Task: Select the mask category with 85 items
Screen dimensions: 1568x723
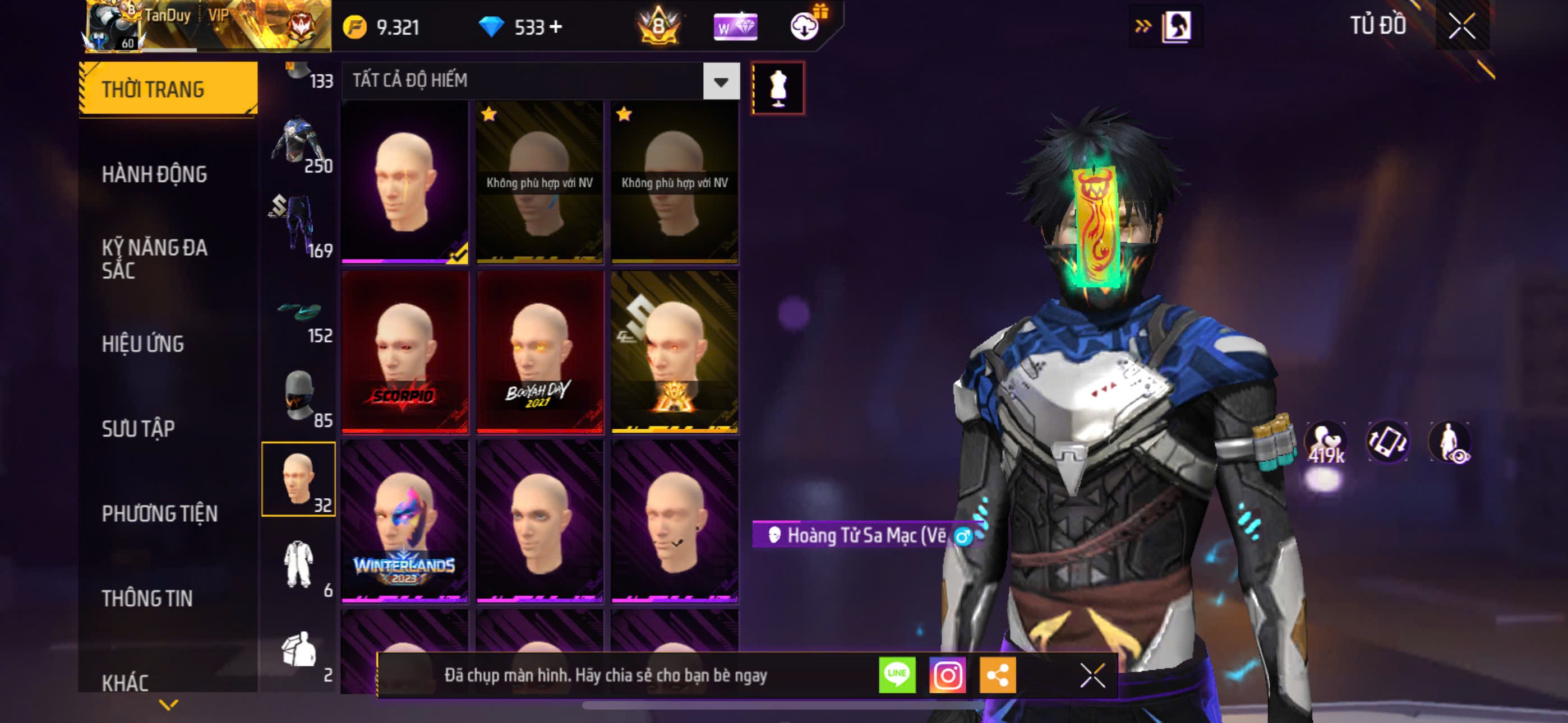Action: click(299, 396)
